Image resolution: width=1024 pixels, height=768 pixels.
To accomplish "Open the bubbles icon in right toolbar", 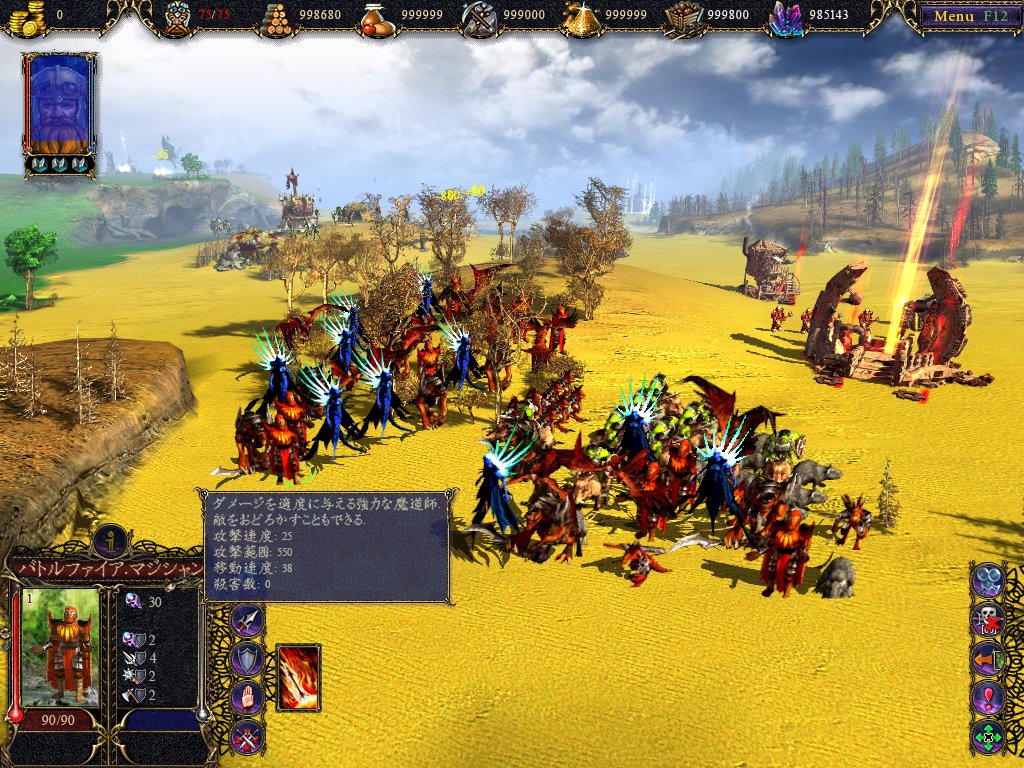I will click(x=988, y=580).
